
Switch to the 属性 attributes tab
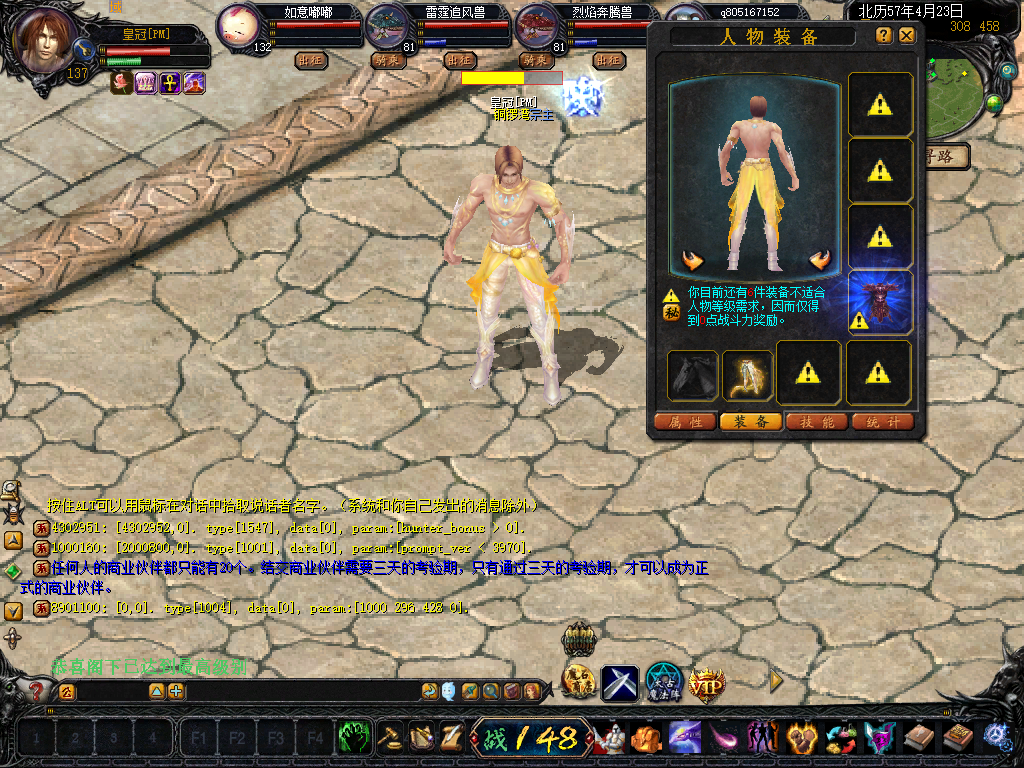(685, 422)
